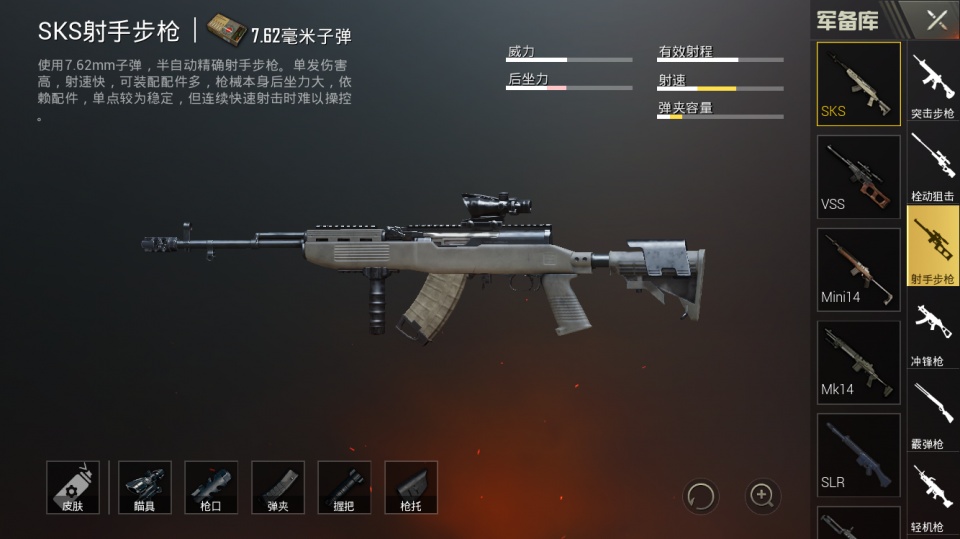Open the 握把 grip attachment slot
Image resolution: width=960 pixels, height=539 pixels.
(x=344, y=487)
